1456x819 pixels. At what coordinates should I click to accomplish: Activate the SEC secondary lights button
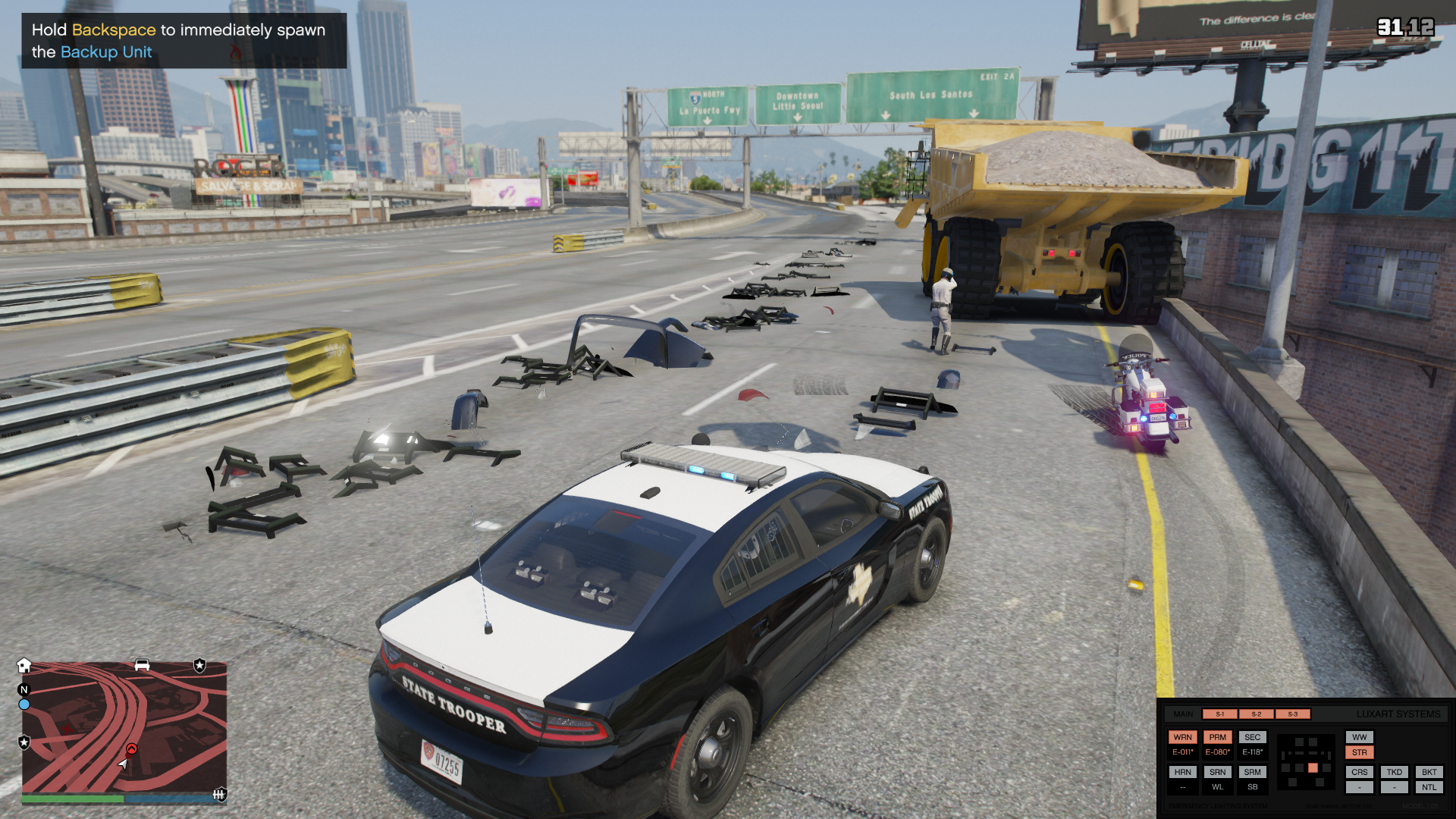[x=1252, y=737]
